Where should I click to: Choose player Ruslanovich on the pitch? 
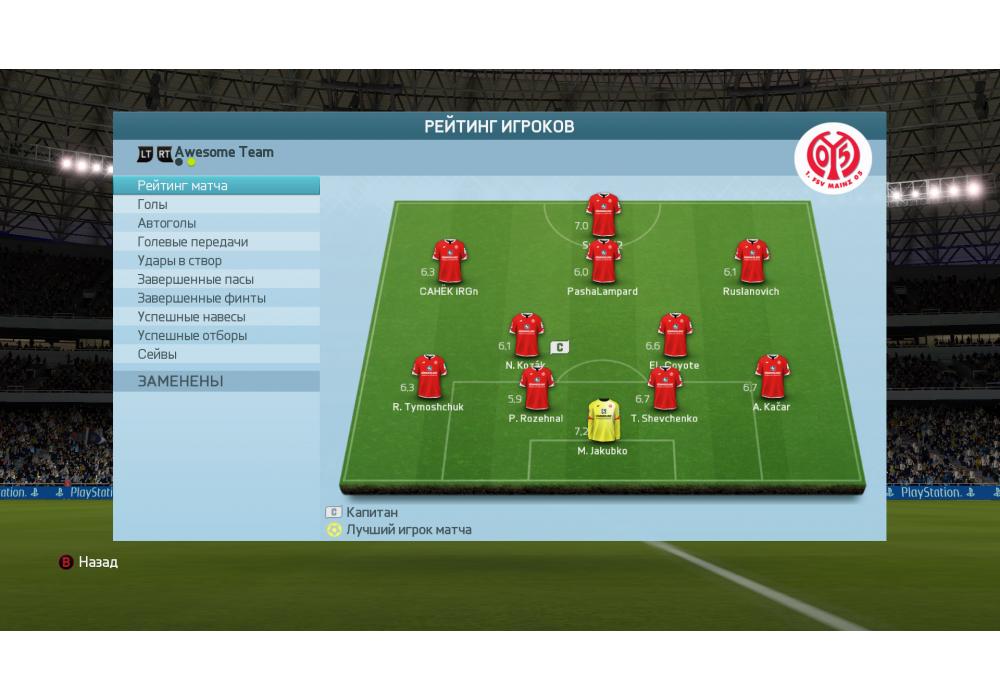[751, 262]
